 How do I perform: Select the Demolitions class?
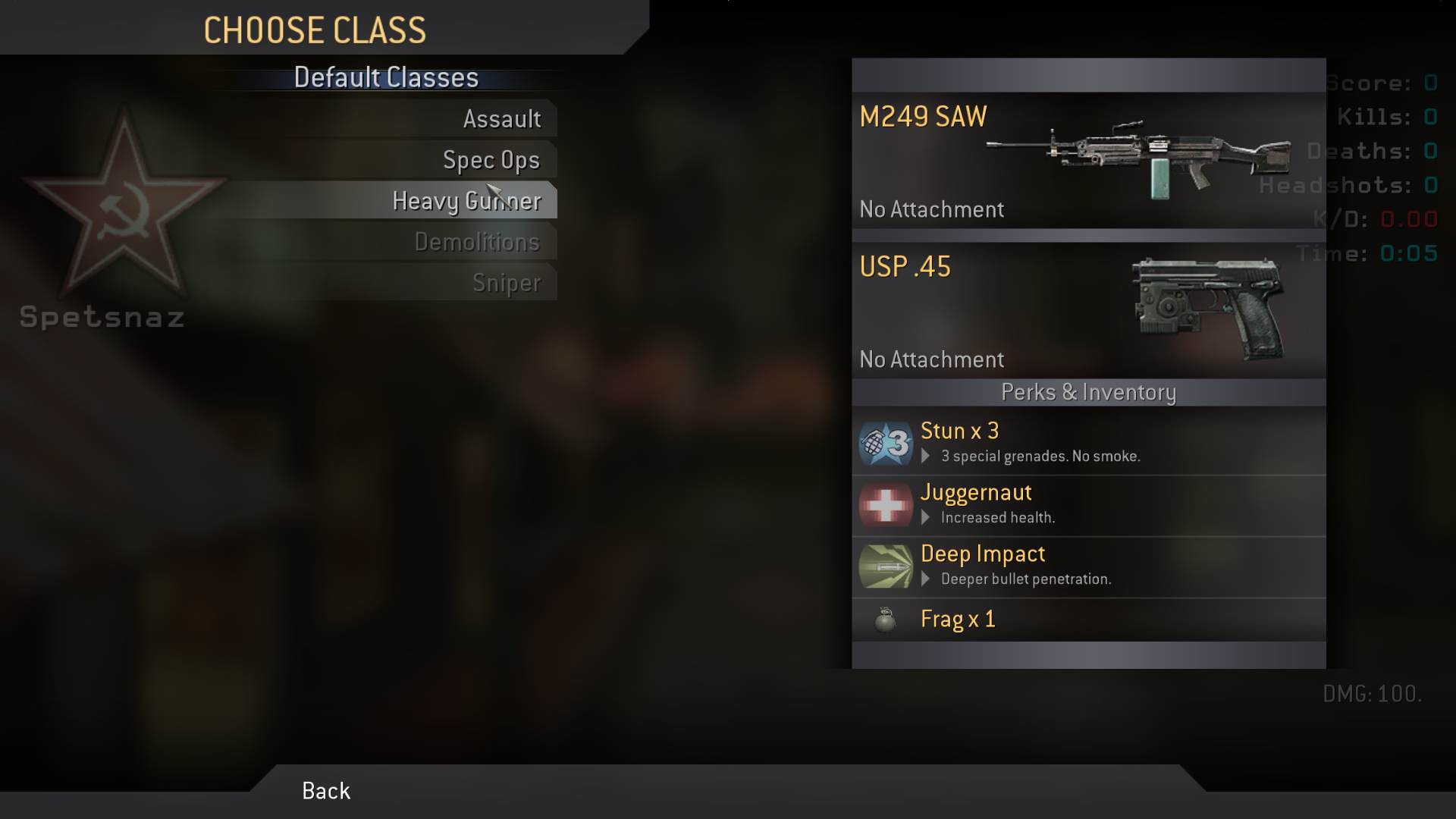coord(476,242)
